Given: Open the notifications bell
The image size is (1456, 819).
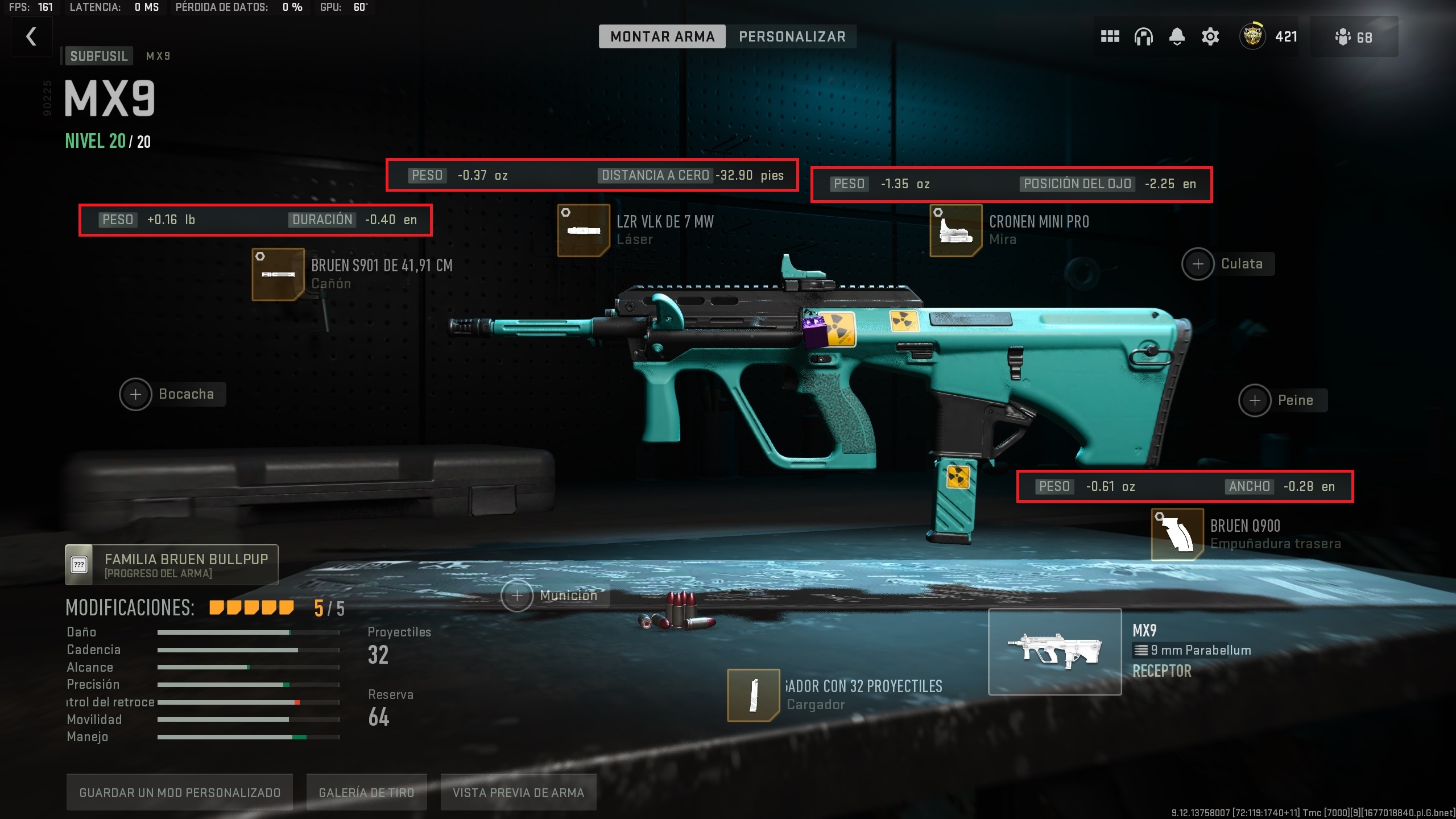Looking at the screenshot, I should pos(1176,36).
